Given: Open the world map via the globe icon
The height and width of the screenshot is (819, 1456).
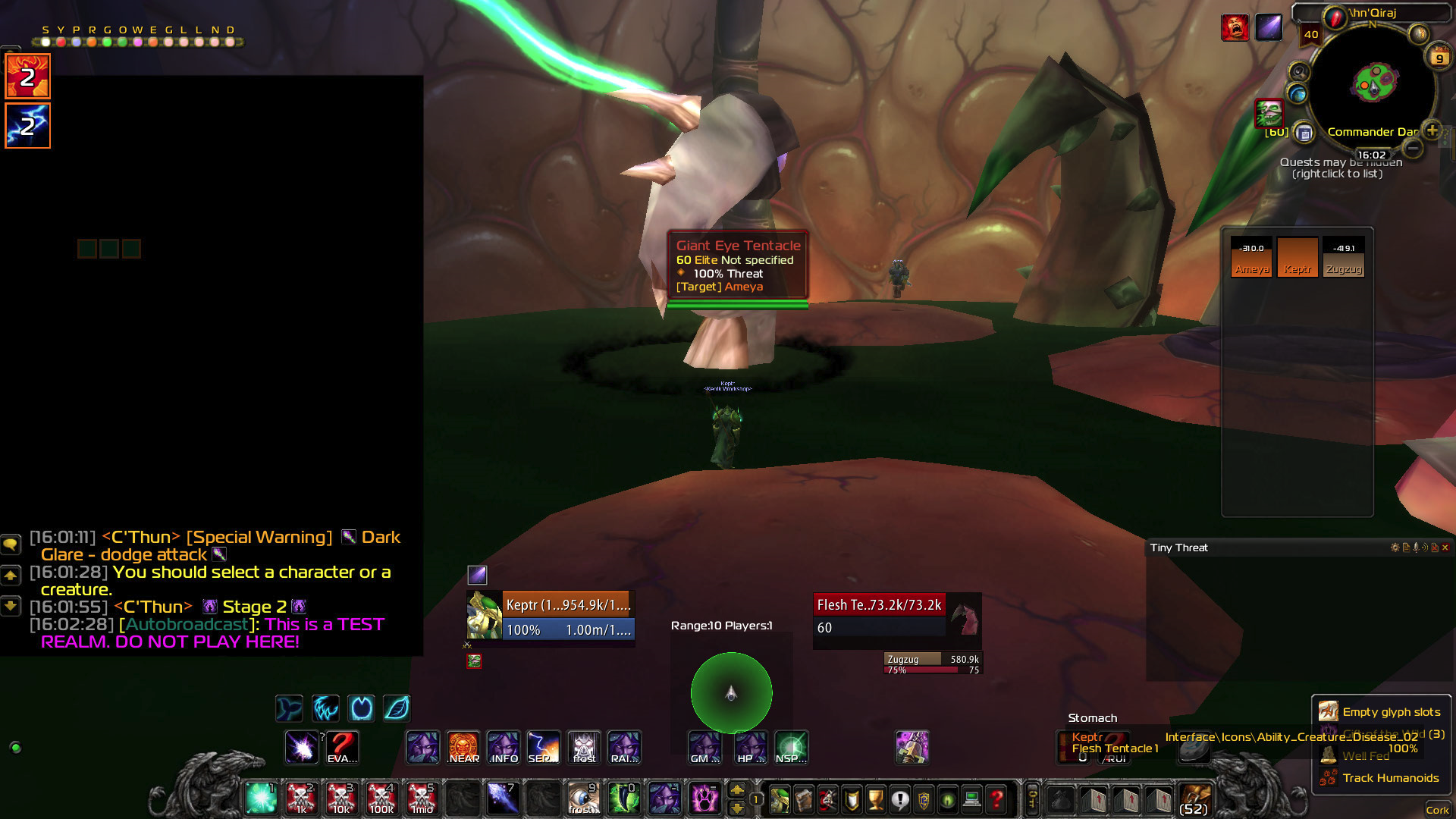Looking at the screenshot, I should pyautogui.click(x=1298, y=94).
